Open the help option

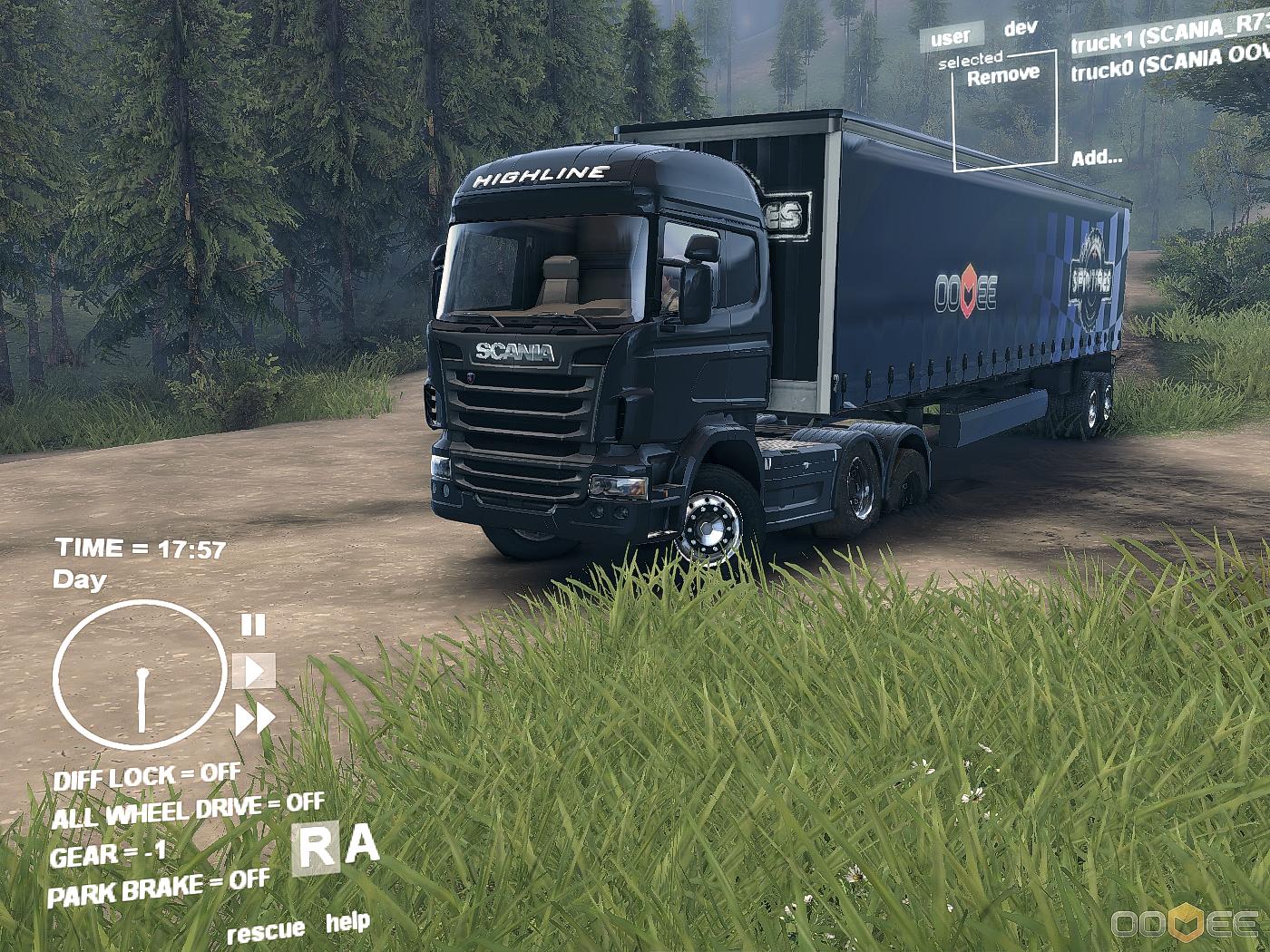(347, 923)
